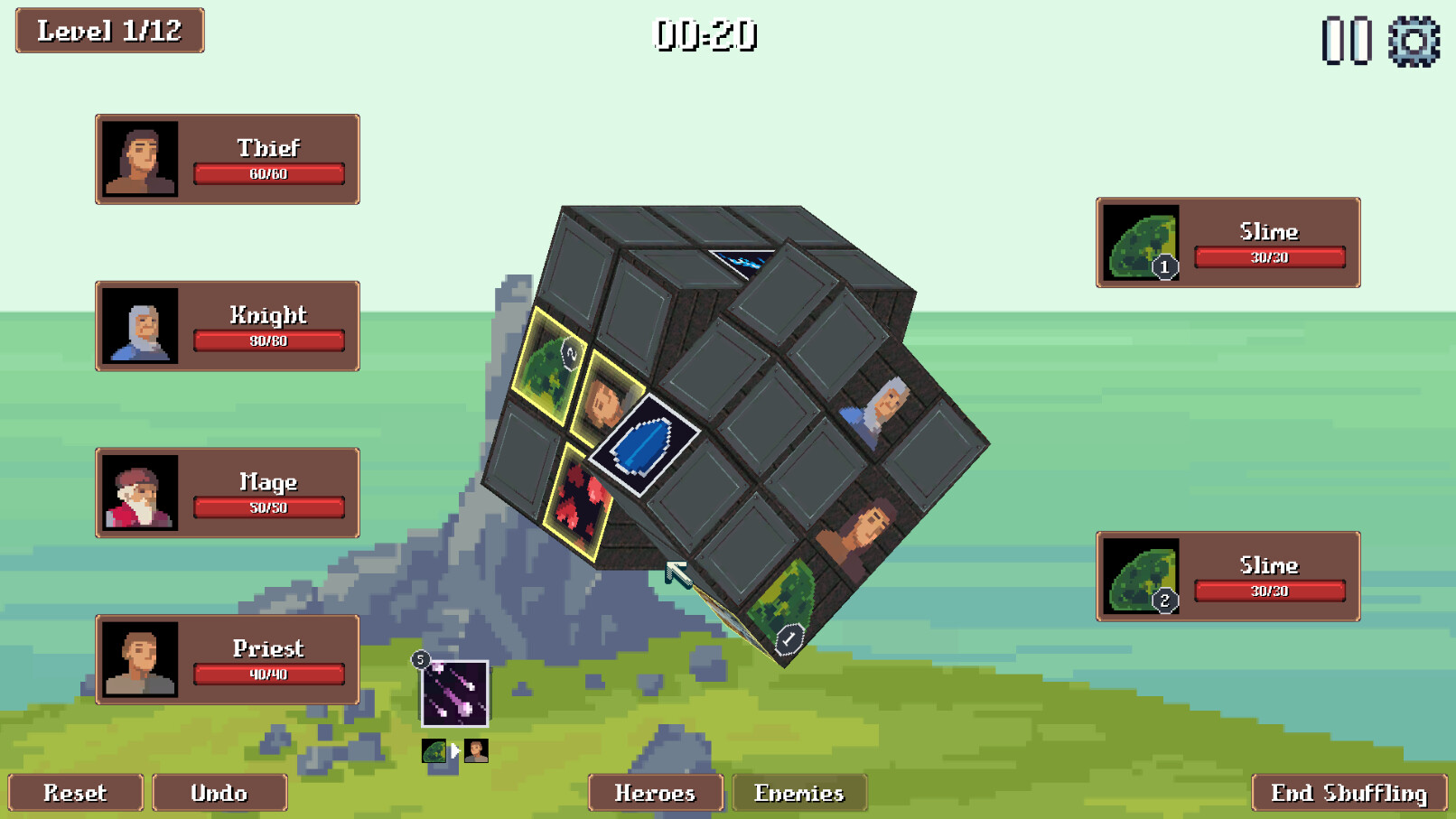Screen dimensions: 1456x819
Task: Select the meteor shower ability card
Action: pos(454,695)
